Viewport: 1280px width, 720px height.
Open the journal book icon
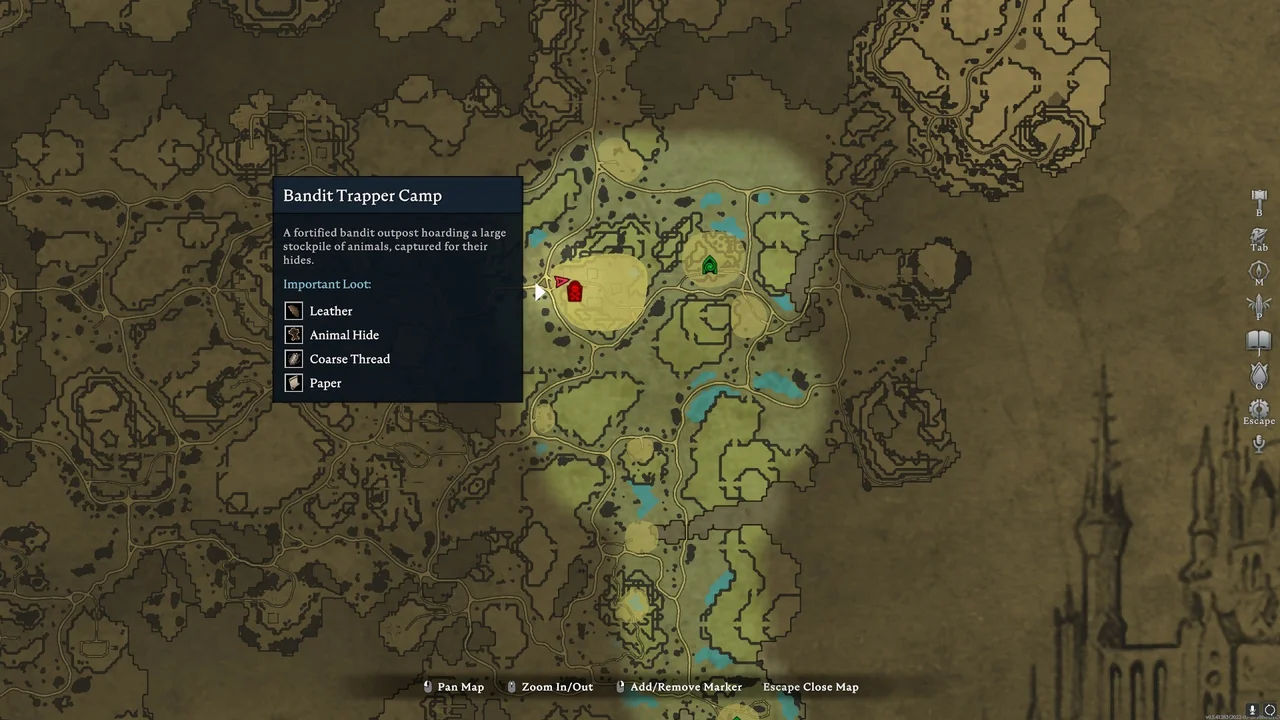click(1259, 341)
